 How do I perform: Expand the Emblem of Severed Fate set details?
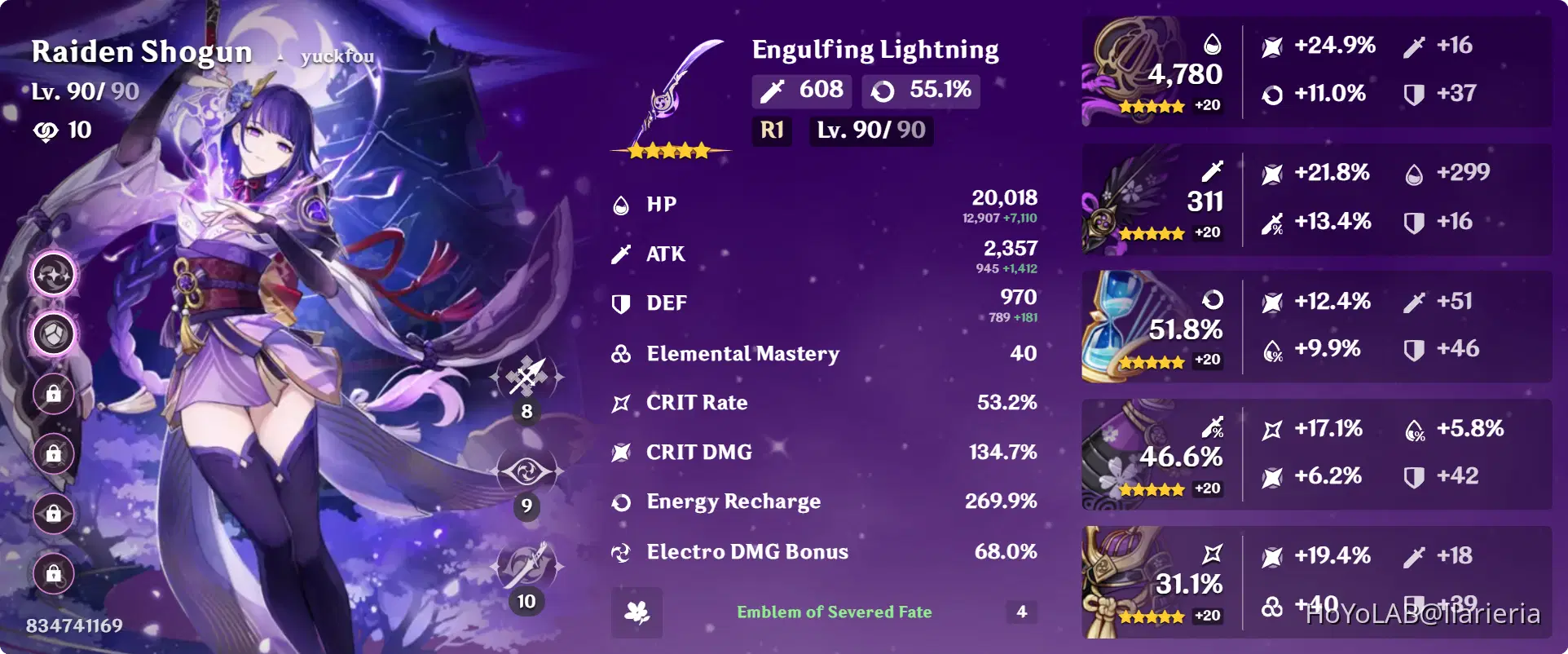click(x=833, y=612)
